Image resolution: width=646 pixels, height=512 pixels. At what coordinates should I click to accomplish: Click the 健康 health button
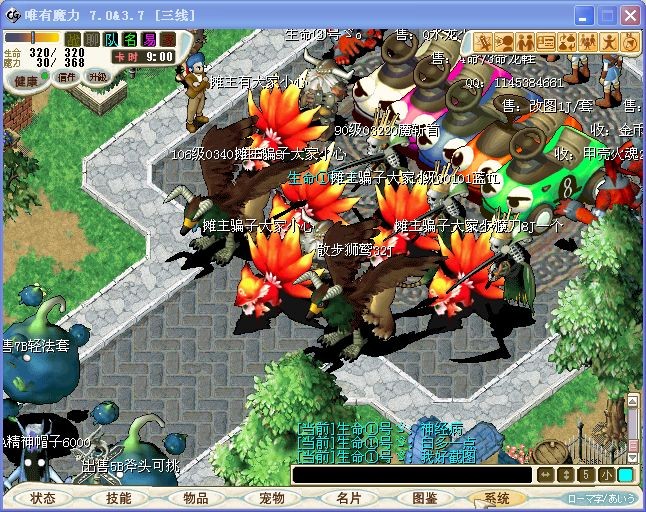pos(28,79)
